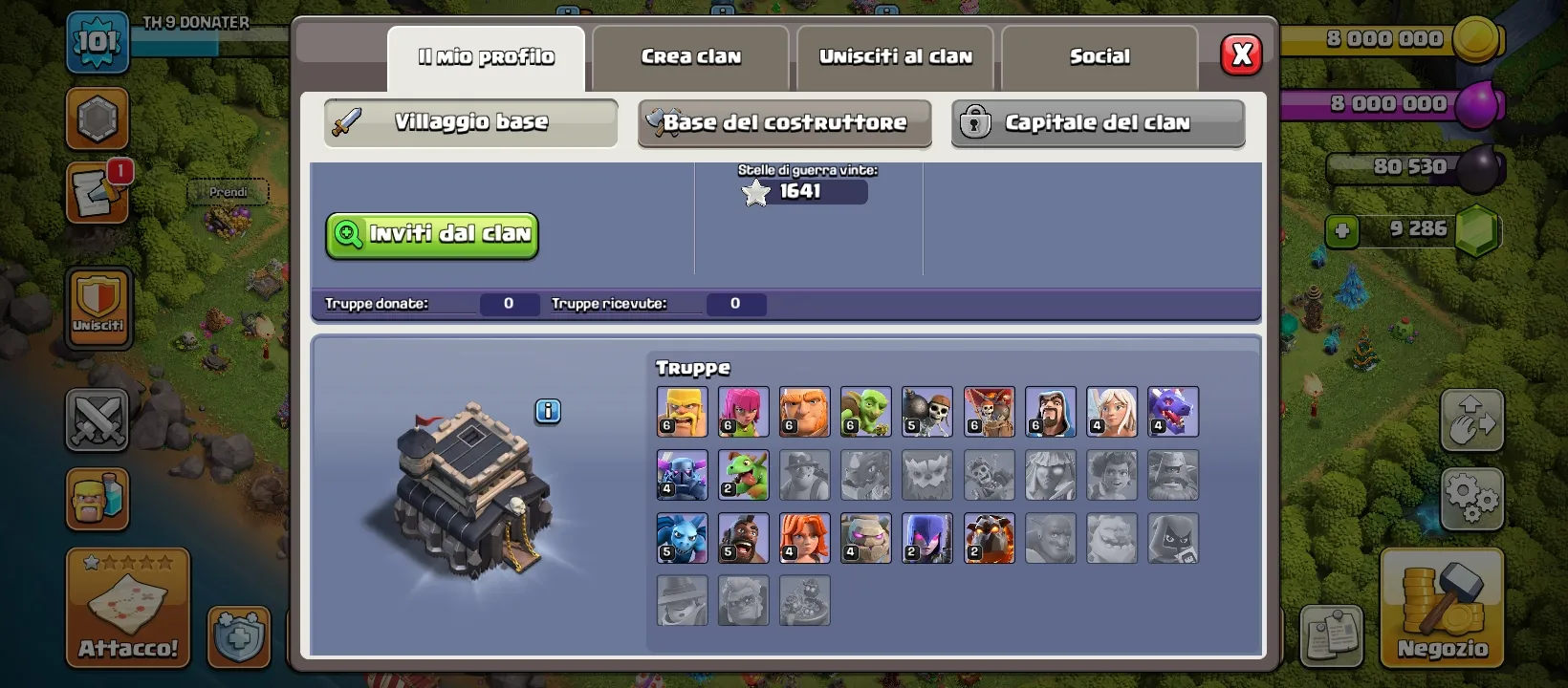Open the Golem troop icon
The width and height of the screenshot is (1568, 688).
pyautogui.click(x=865, y=538)
